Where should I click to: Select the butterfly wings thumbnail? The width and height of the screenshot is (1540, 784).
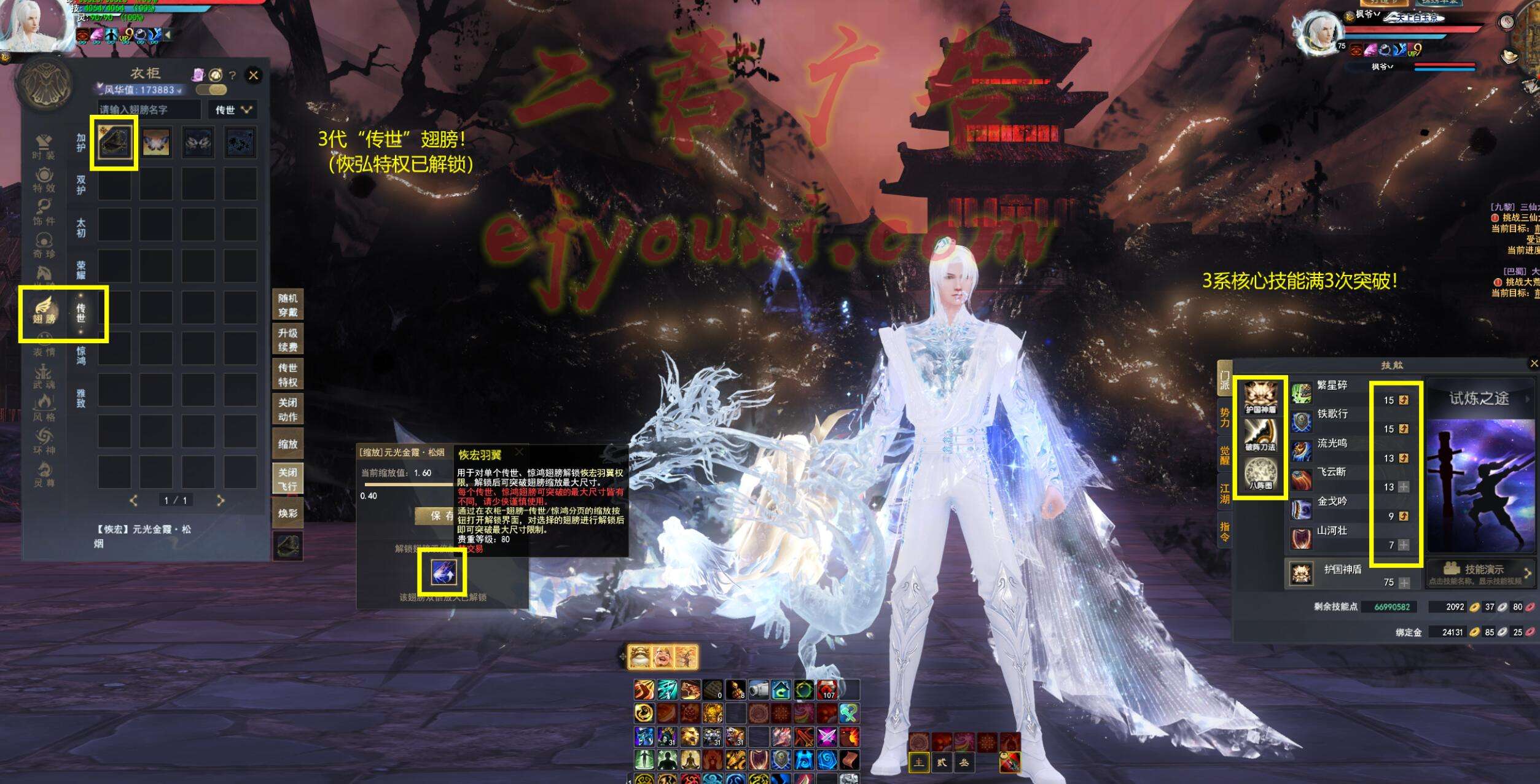[156, 142]
